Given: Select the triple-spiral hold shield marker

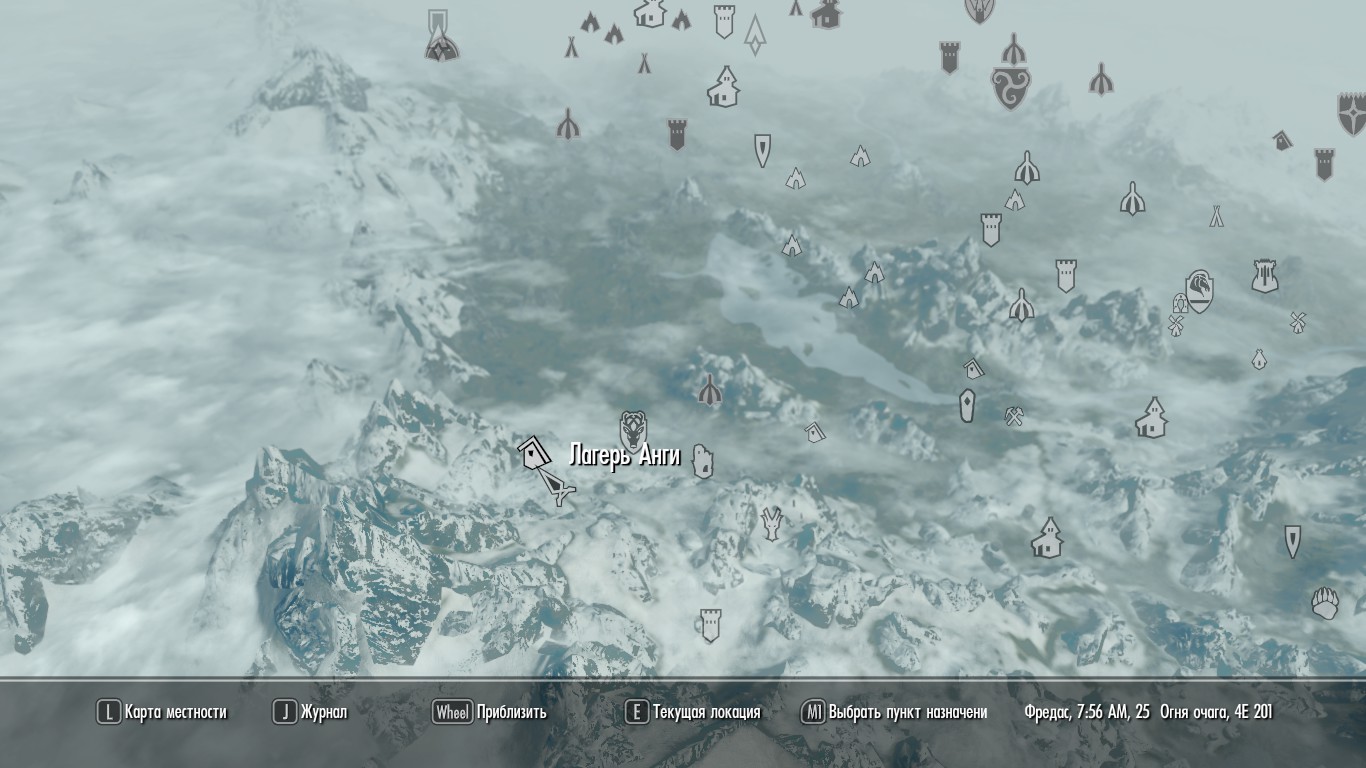Looking at the screenshot, I should (x=1011, y=87).
